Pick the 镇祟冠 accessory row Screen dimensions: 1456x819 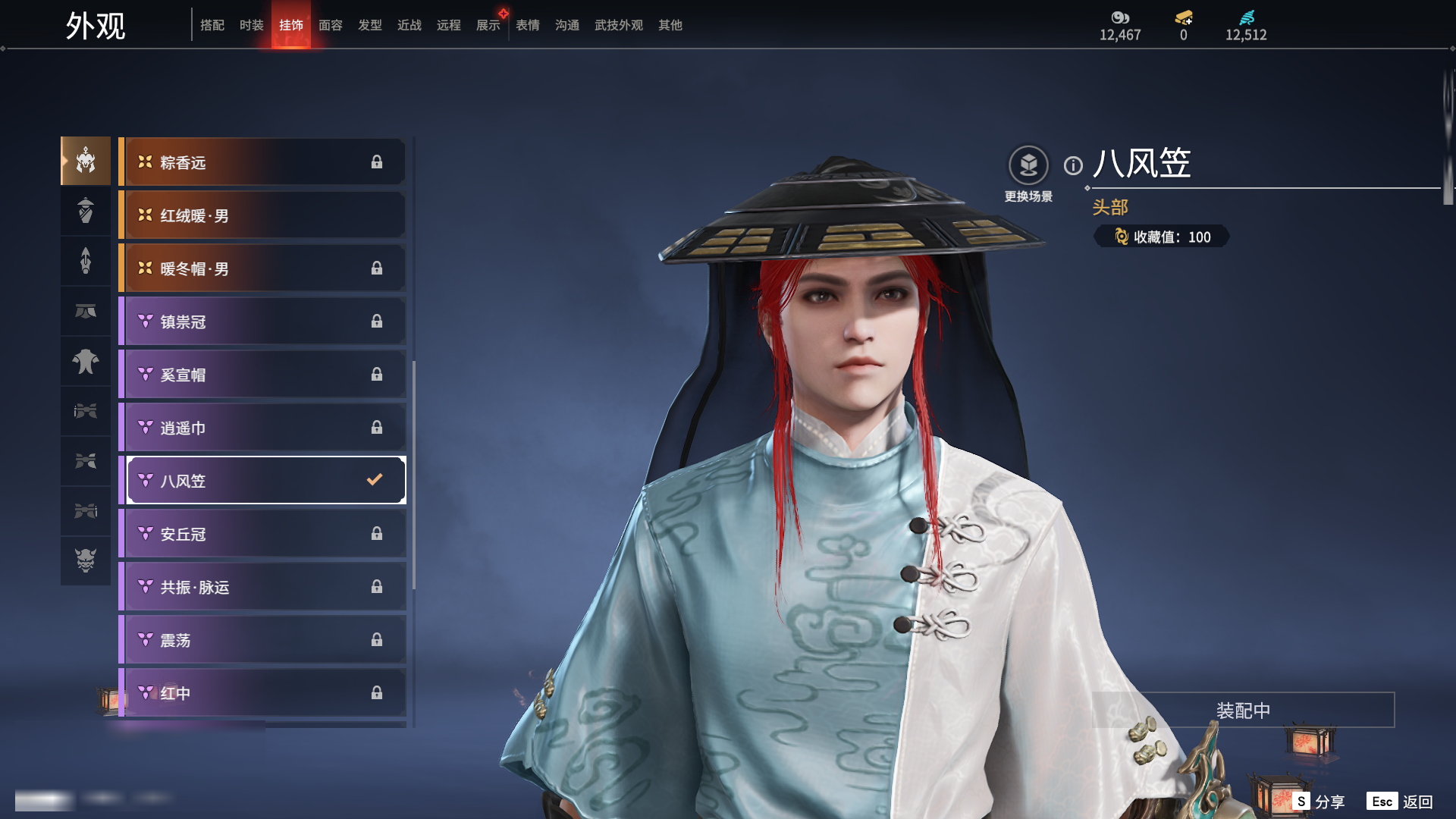(x=262, y=322)
